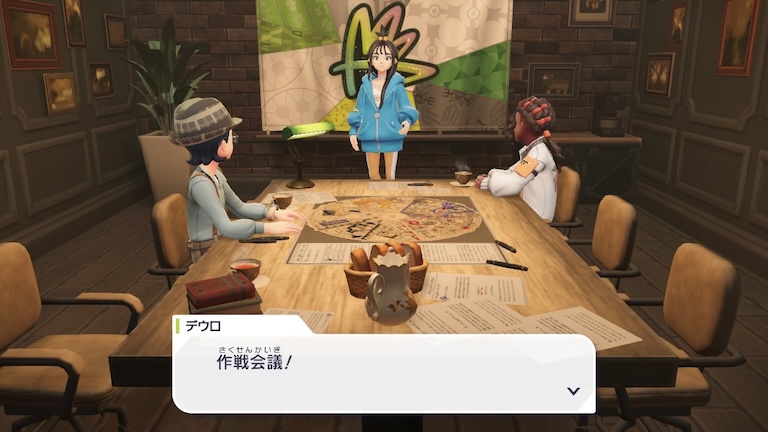768x432 pixels.
Task: Click the 作戦会議 dialogue box to continue
Action: 384,372
